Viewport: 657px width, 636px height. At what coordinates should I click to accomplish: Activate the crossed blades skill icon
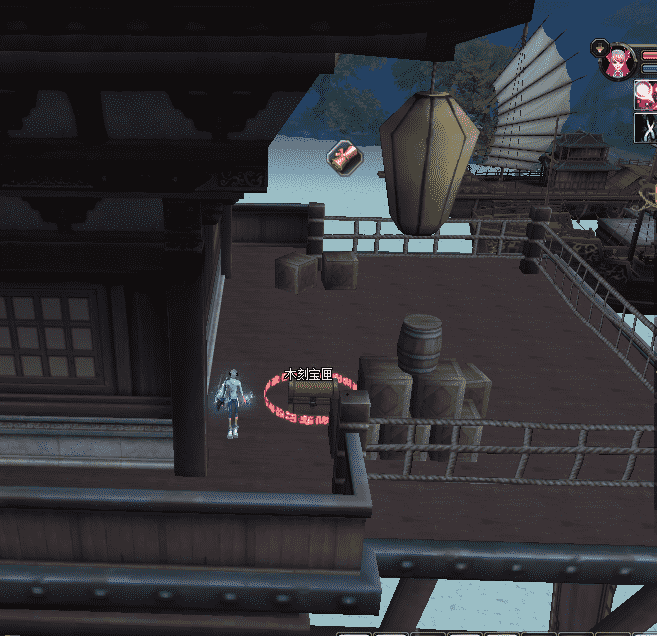coord(645,128)
